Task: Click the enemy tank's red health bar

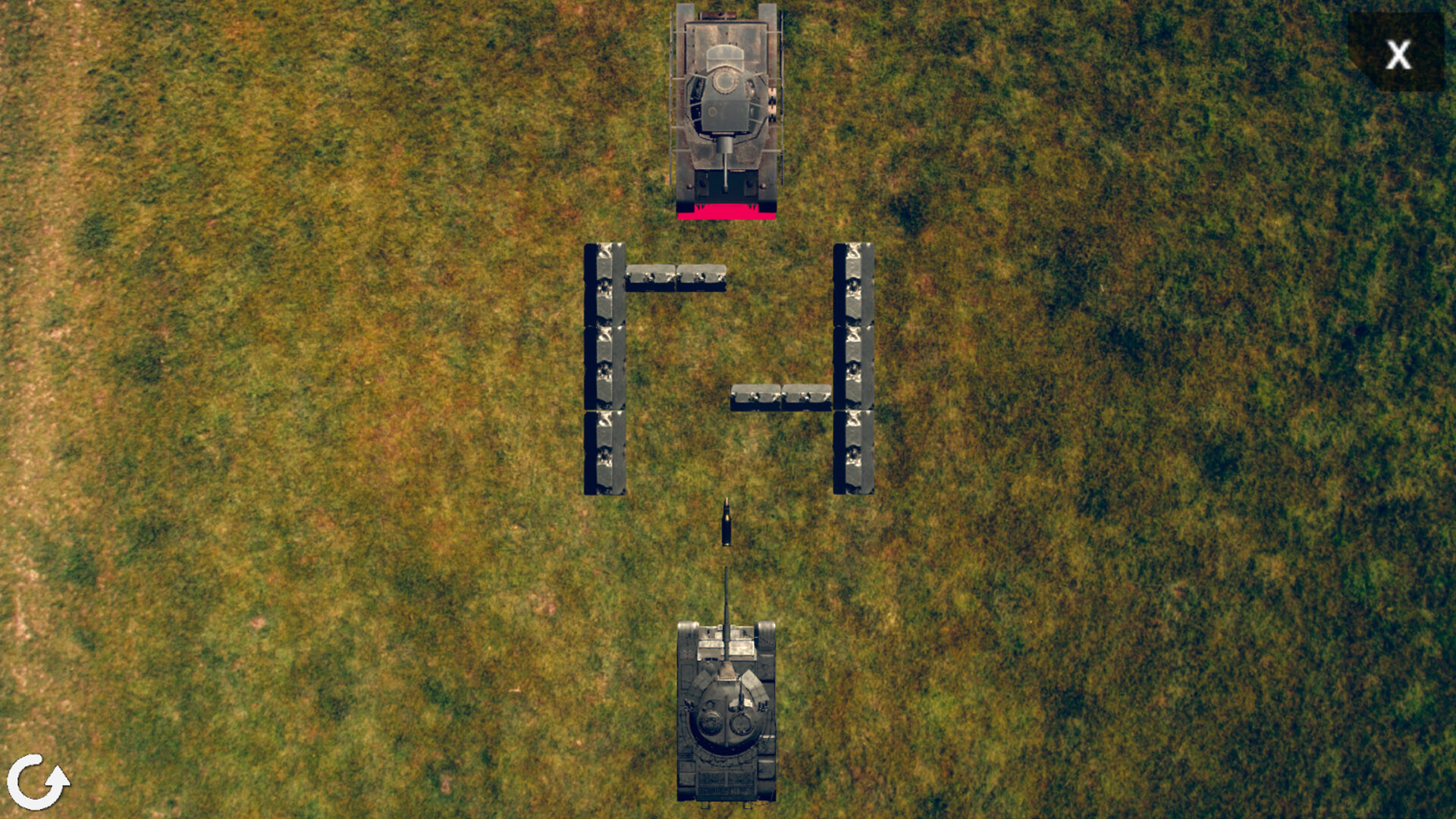Action: point(726,212)
